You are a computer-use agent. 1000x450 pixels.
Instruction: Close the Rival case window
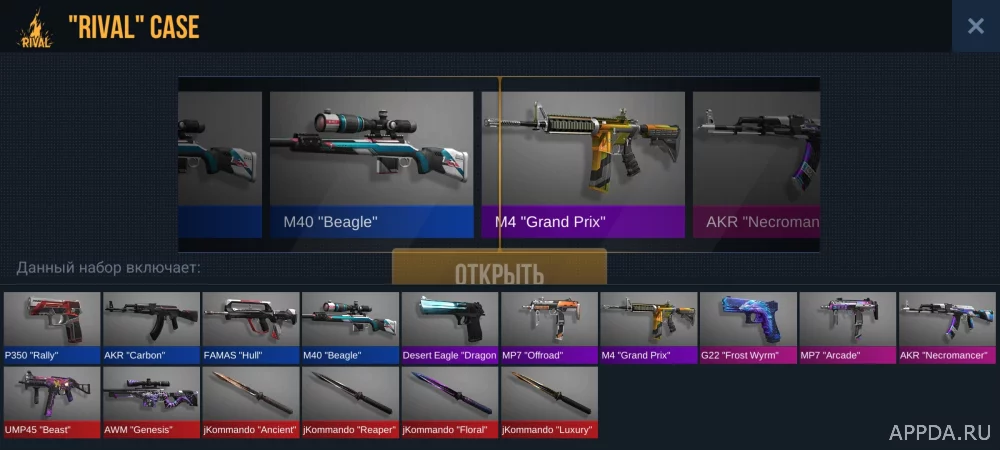tap(975, 27)
